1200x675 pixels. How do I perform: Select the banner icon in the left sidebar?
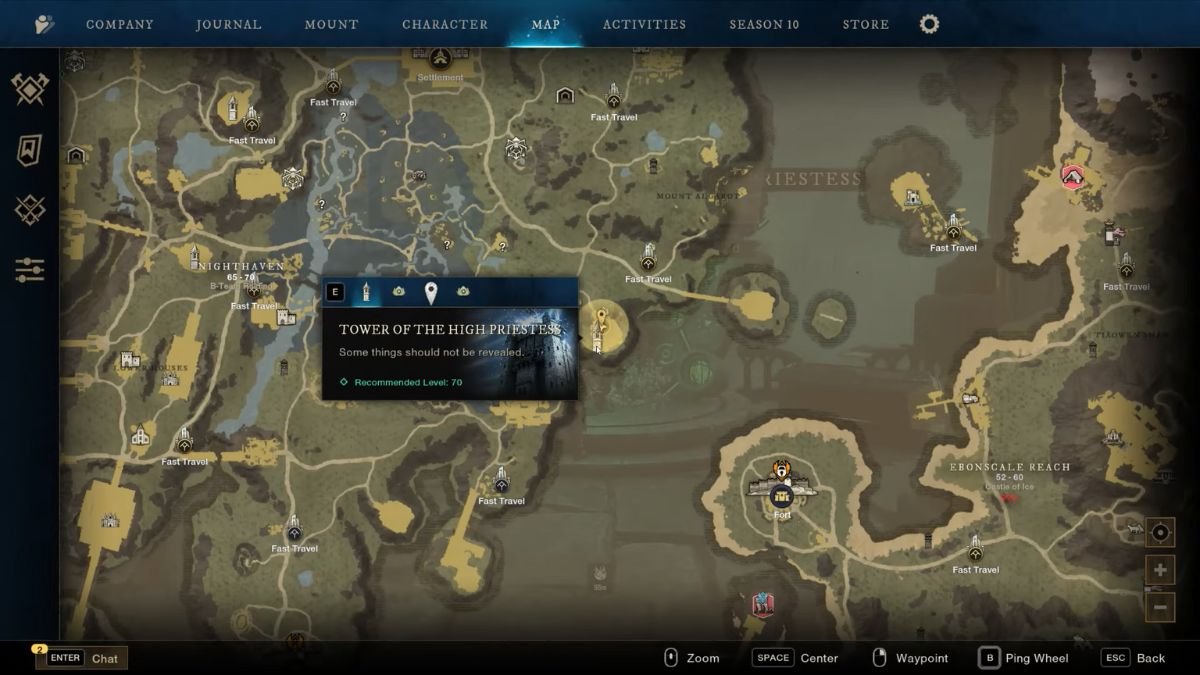coord(30,150)
